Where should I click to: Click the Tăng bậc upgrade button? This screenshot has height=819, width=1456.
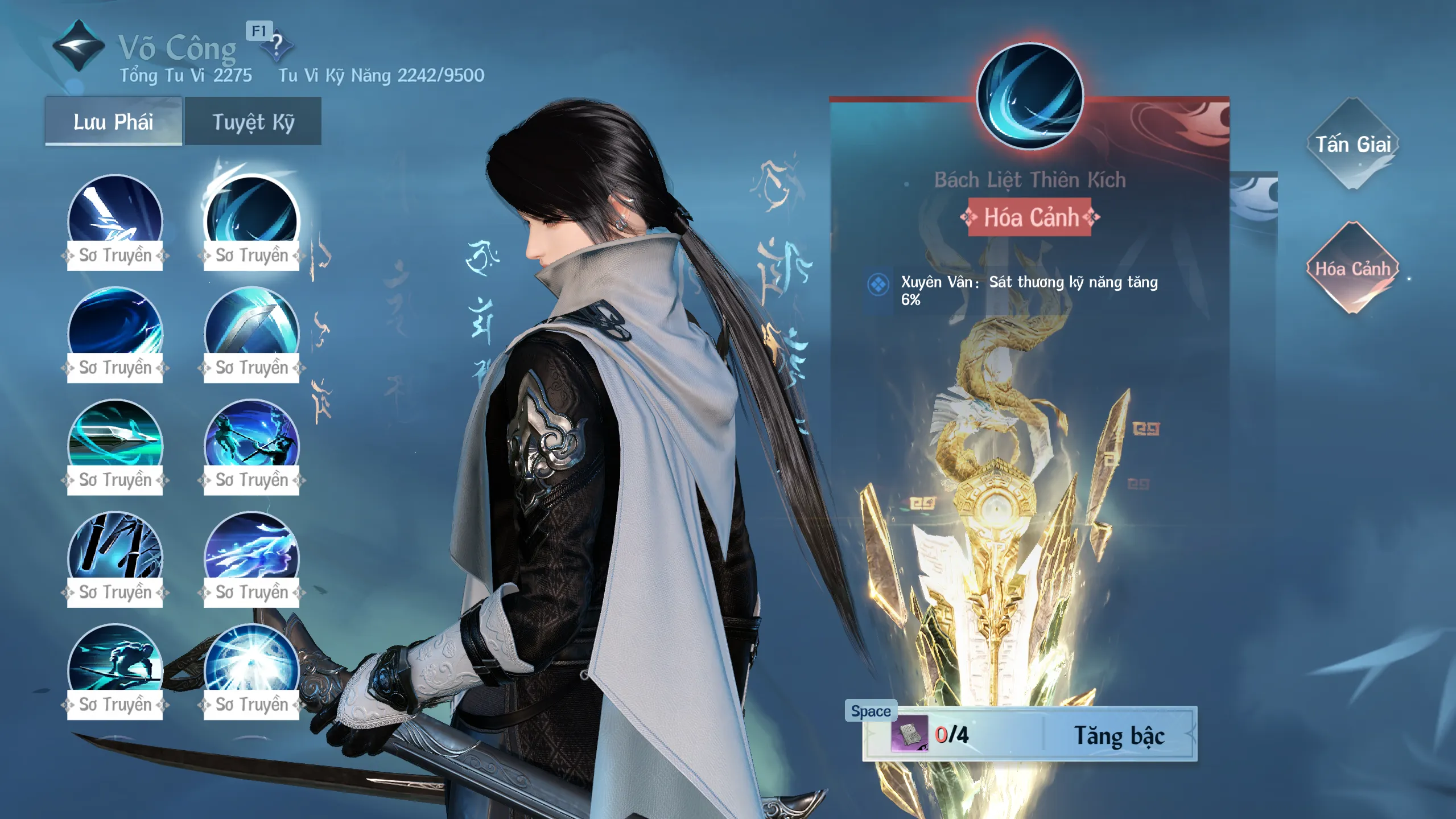click(x=1118, y=735)
